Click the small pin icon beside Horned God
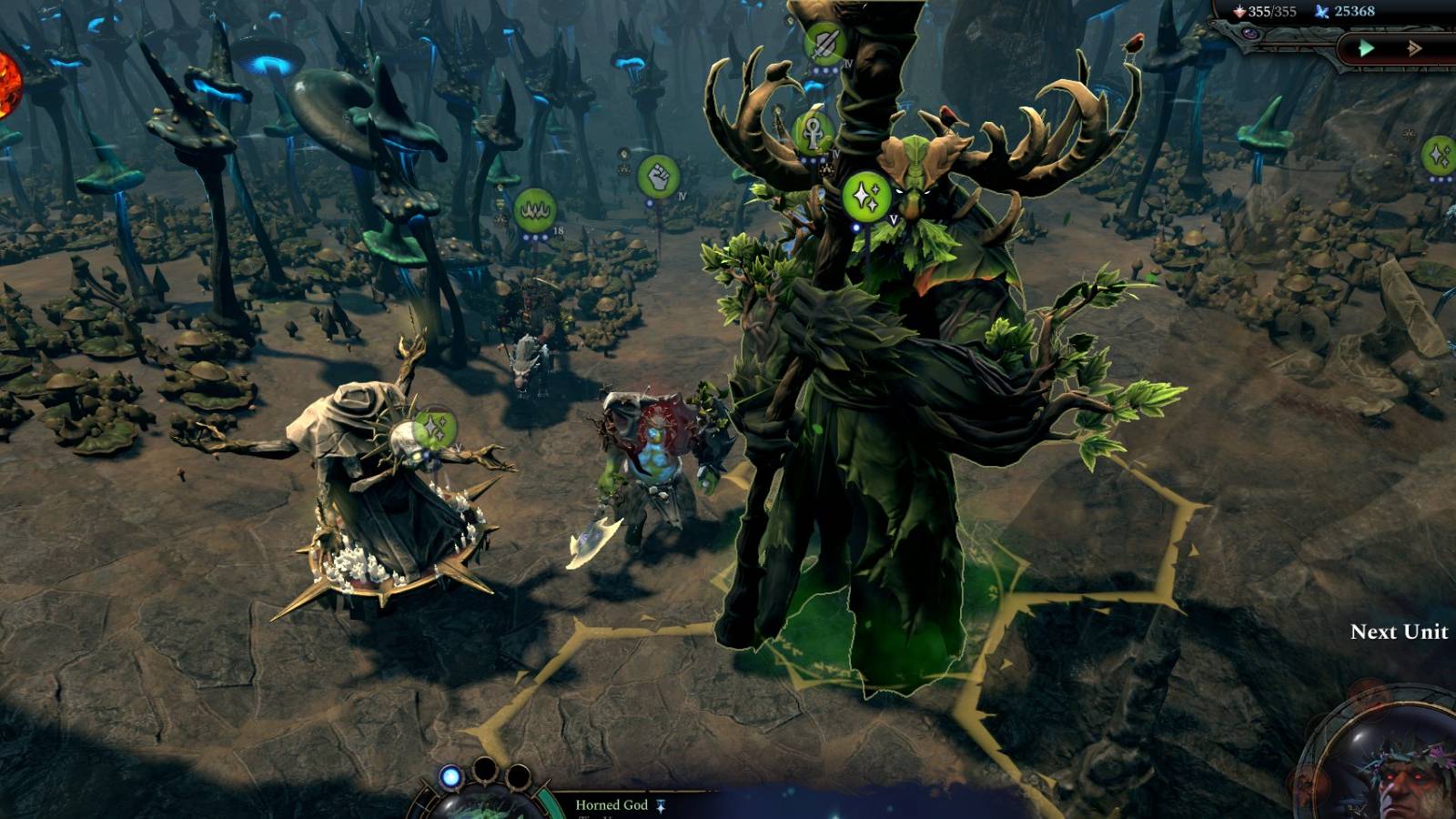The width and height of the screenshot is (1456, 819). (662, 806)
